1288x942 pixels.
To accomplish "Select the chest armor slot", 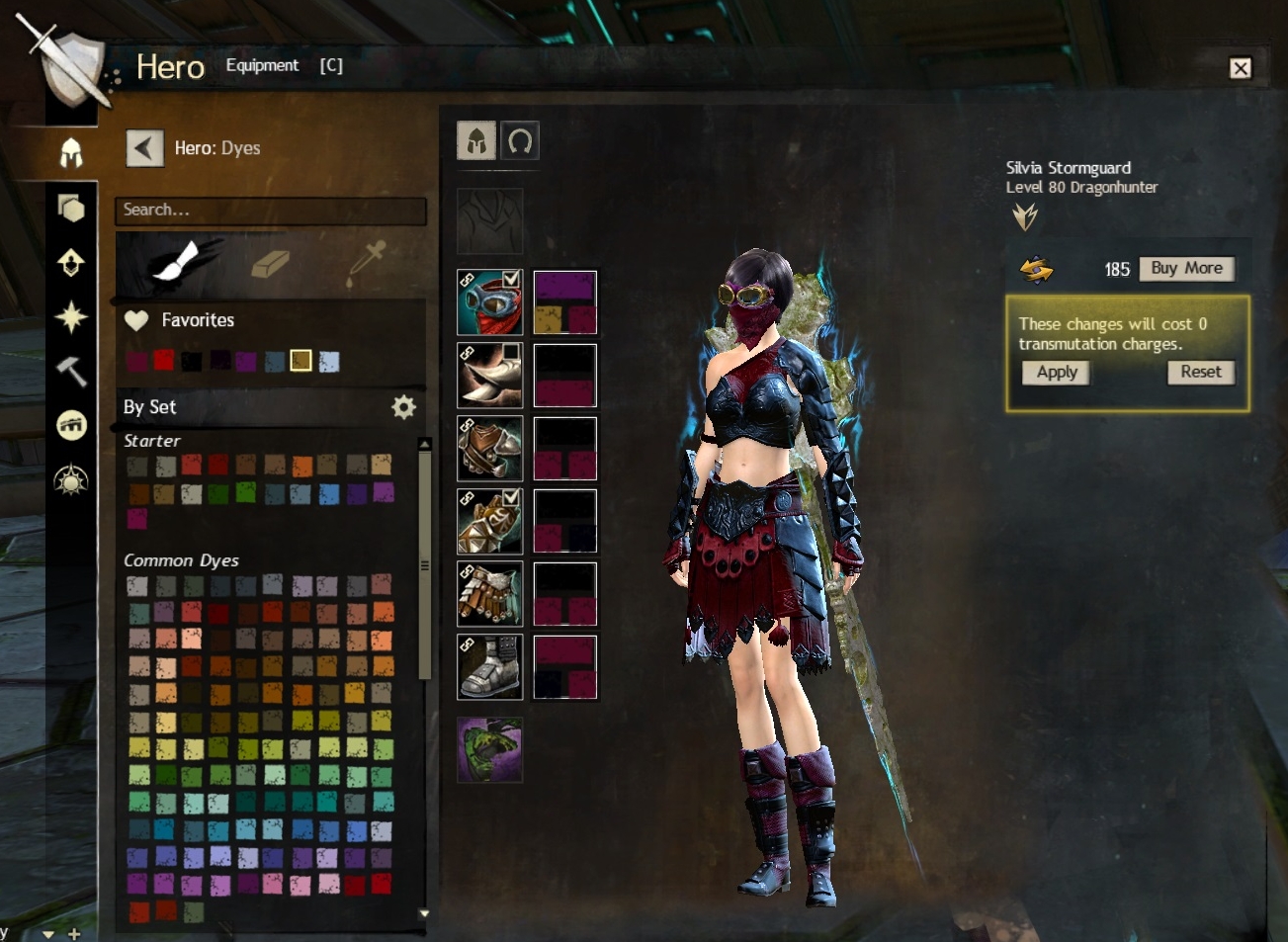I will click(x=489, y=449).
